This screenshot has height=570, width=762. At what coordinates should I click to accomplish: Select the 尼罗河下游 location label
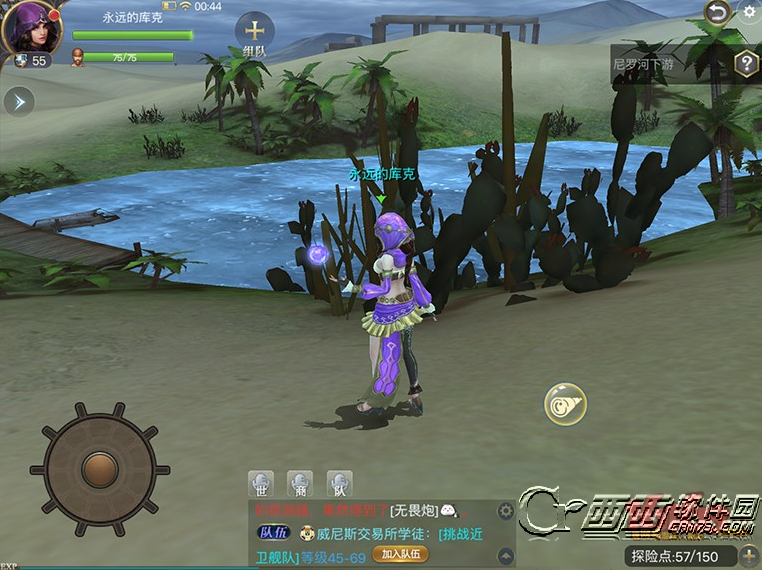point(653,63)
